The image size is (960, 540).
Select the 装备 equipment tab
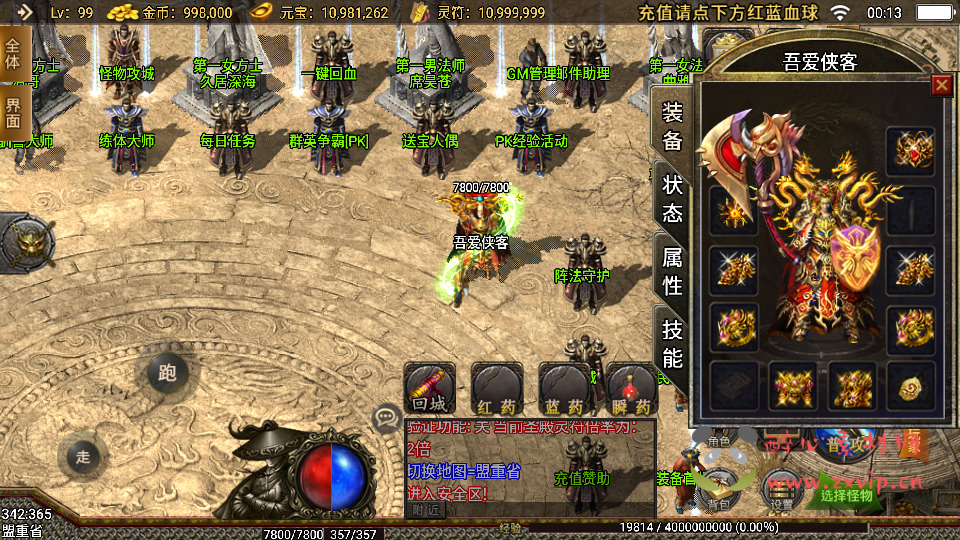(672, 127)
